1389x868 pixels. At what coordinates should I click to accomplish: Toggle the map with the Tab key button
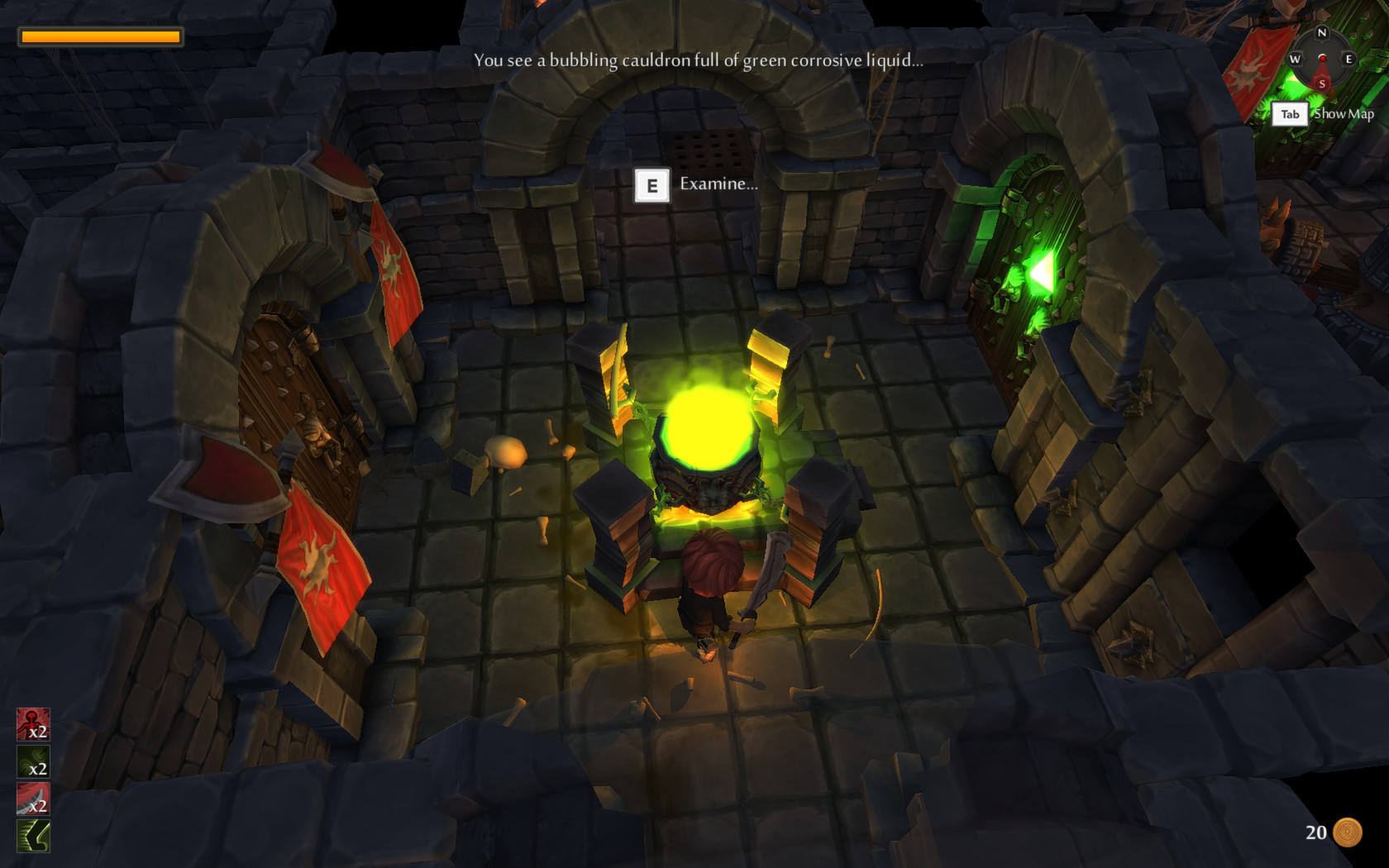1291,114
